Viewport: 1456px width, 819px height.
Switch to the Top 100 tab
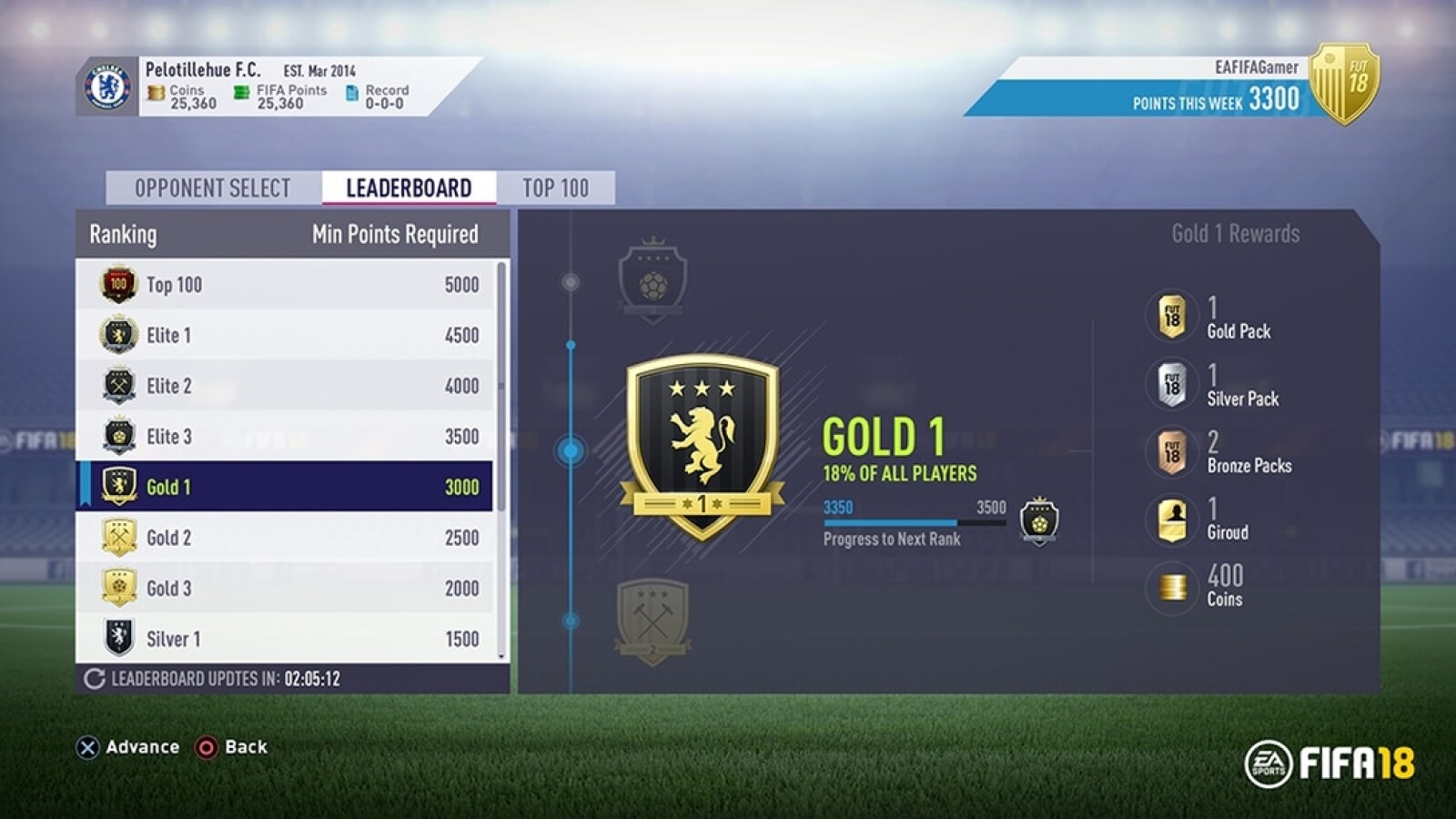(556, 188)
